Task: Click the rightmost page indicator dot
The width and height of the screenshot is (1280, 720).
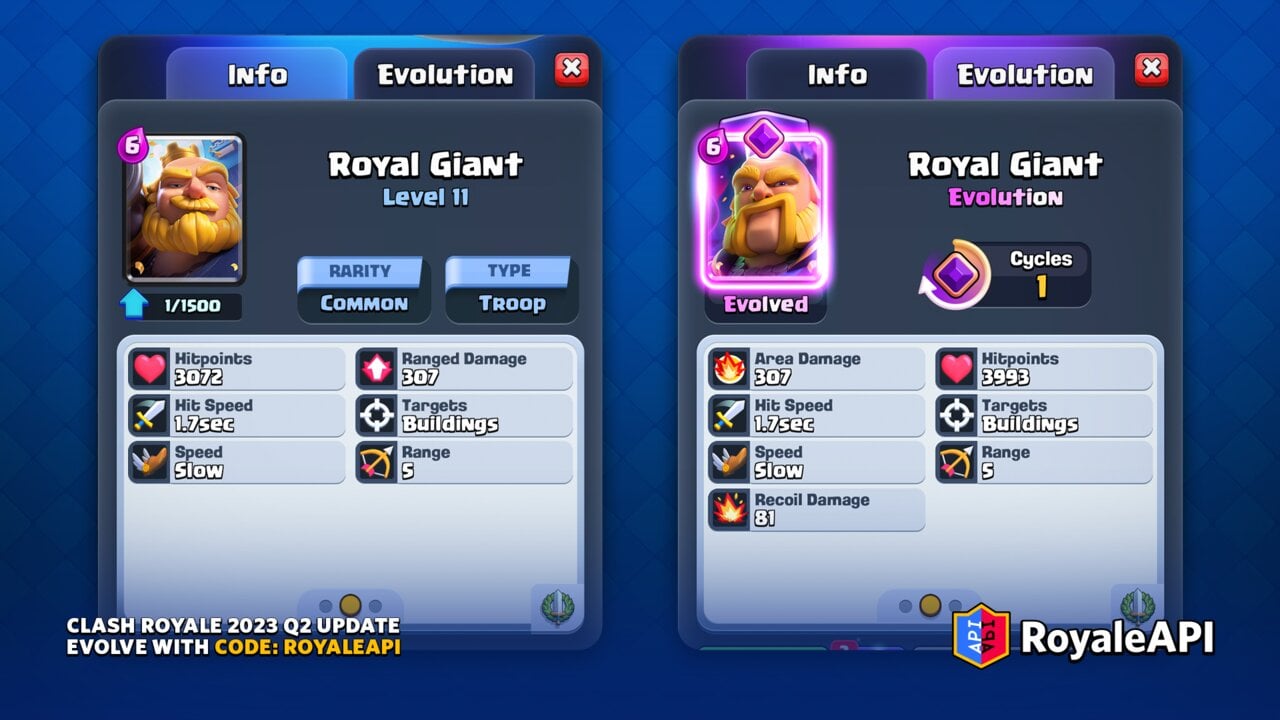Action: click(x=374, y=604)
